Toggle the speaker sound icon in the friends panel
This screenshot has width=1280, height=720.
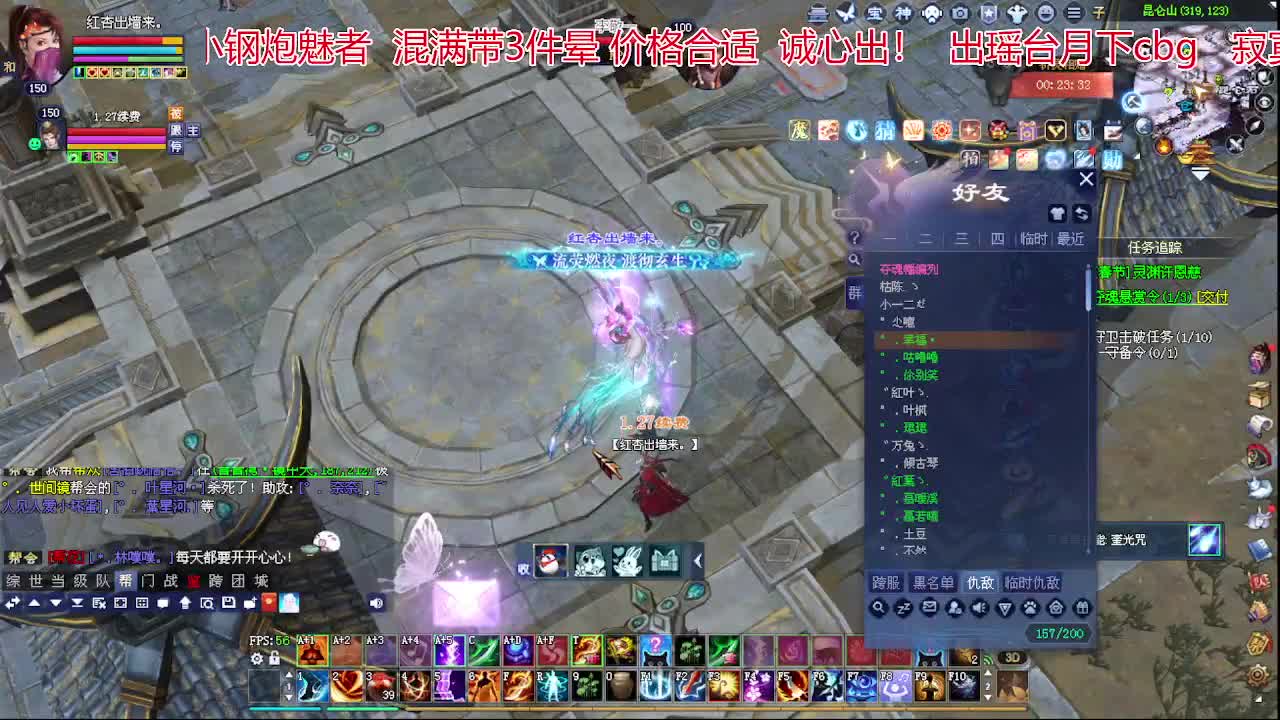[x=981, y=609]
